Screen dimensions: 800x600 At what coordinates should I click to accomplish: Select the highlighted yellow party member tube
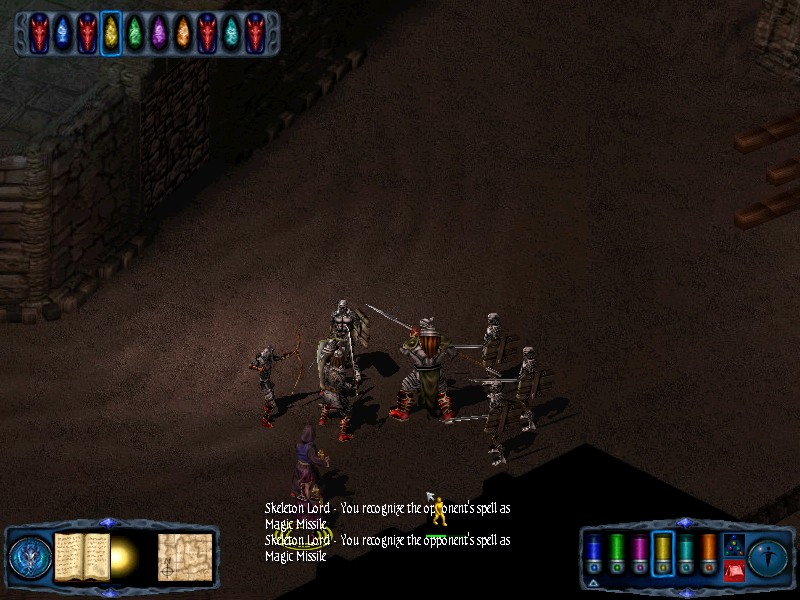(662, 553)
